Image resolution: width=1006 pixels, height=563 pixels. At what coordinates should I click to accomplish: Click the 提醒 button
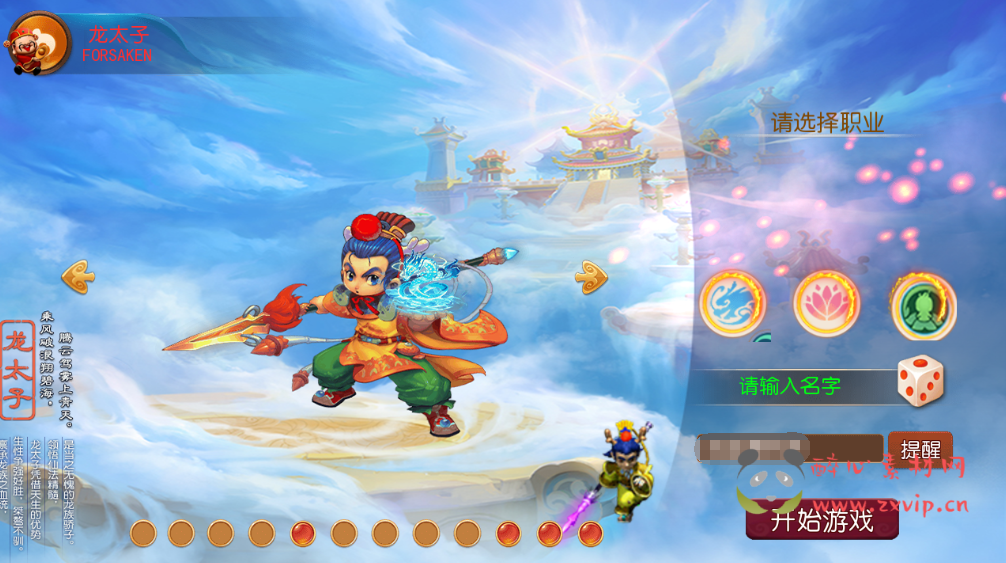919,449
